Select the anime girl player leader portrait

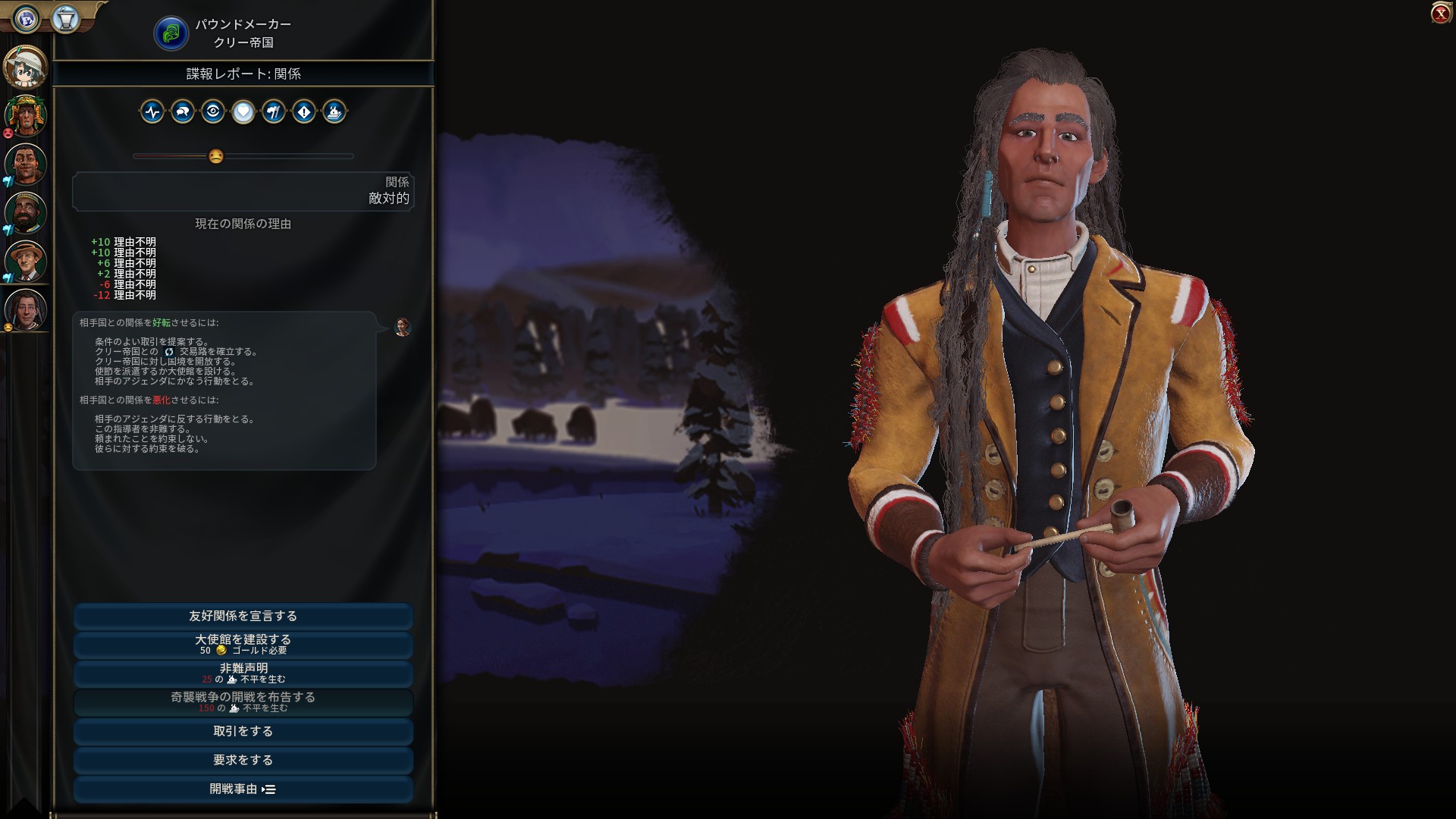[26, 67]
